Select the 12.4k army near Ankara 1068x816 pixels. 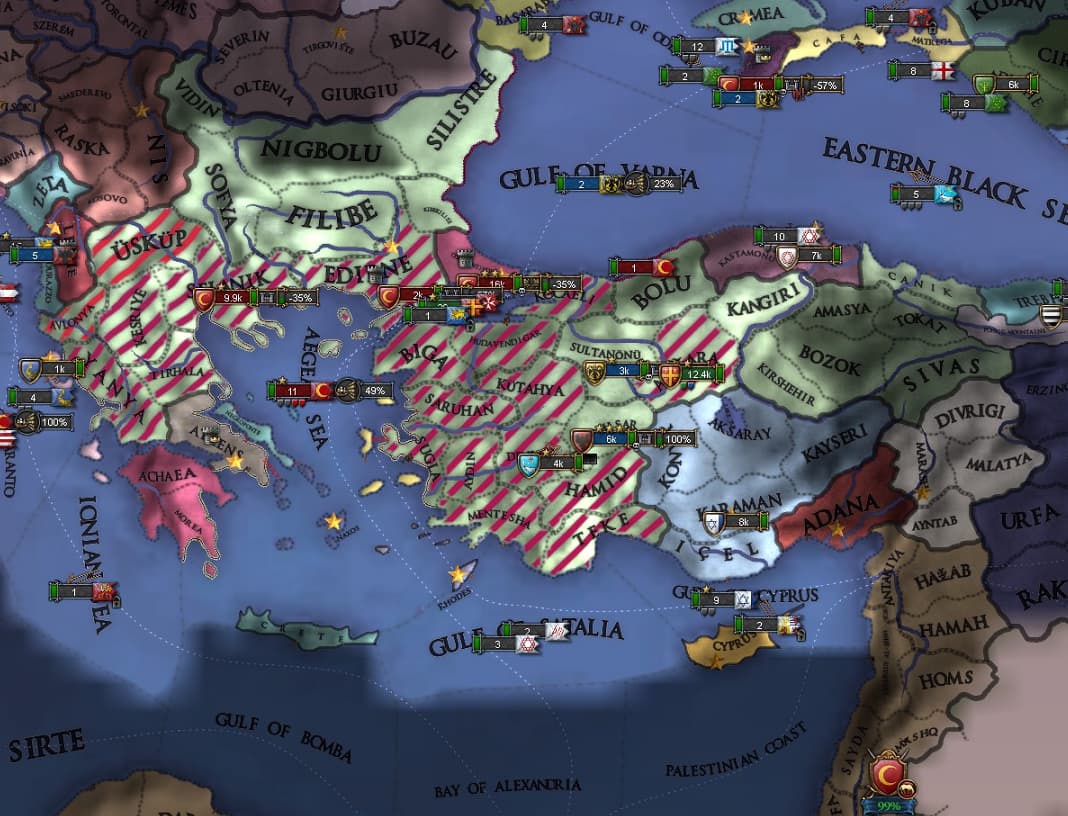pos(698,375)
